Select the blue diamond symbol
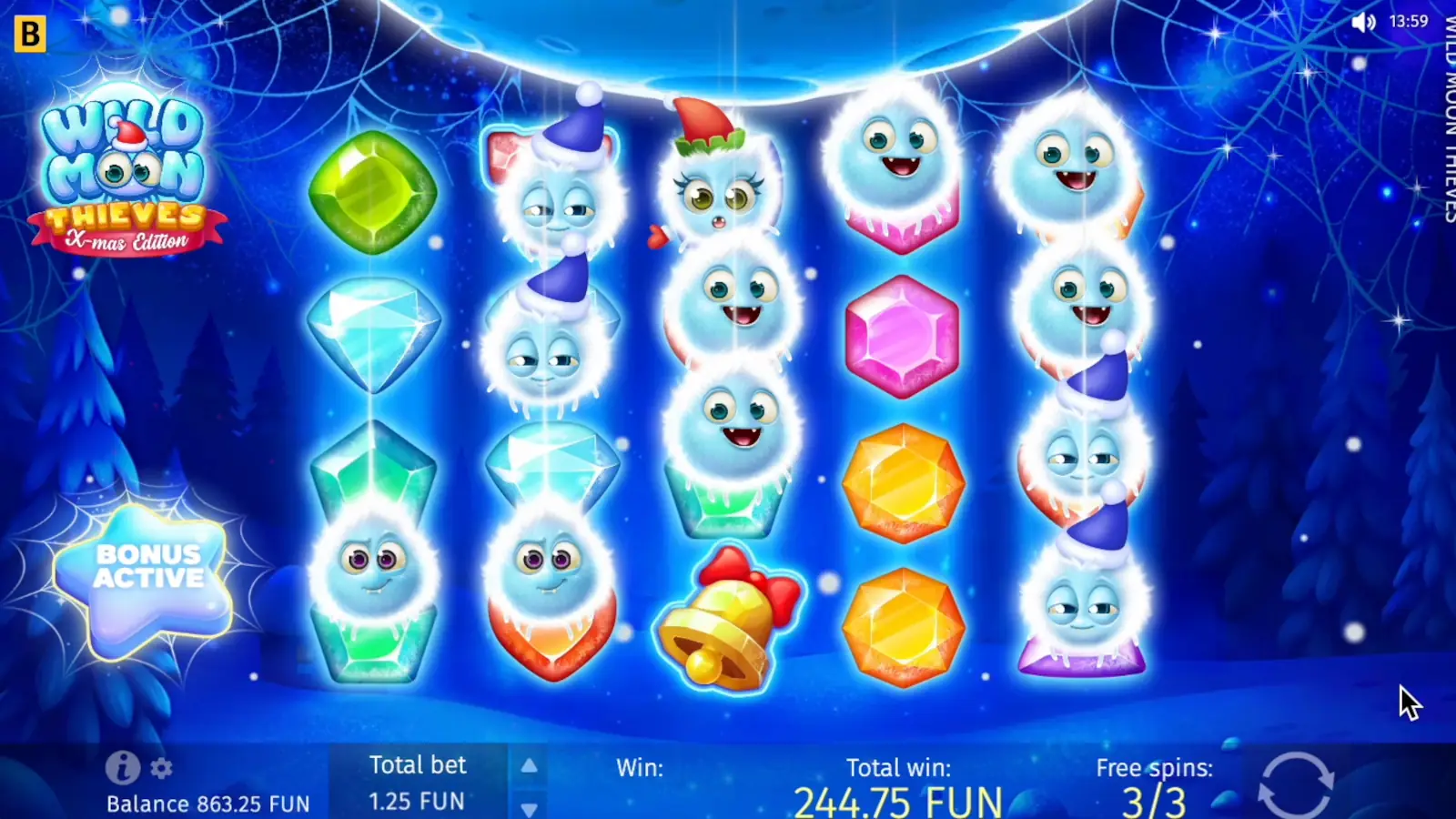The height and width of the screenshot is (819, 1456). (x=373, y=337)
